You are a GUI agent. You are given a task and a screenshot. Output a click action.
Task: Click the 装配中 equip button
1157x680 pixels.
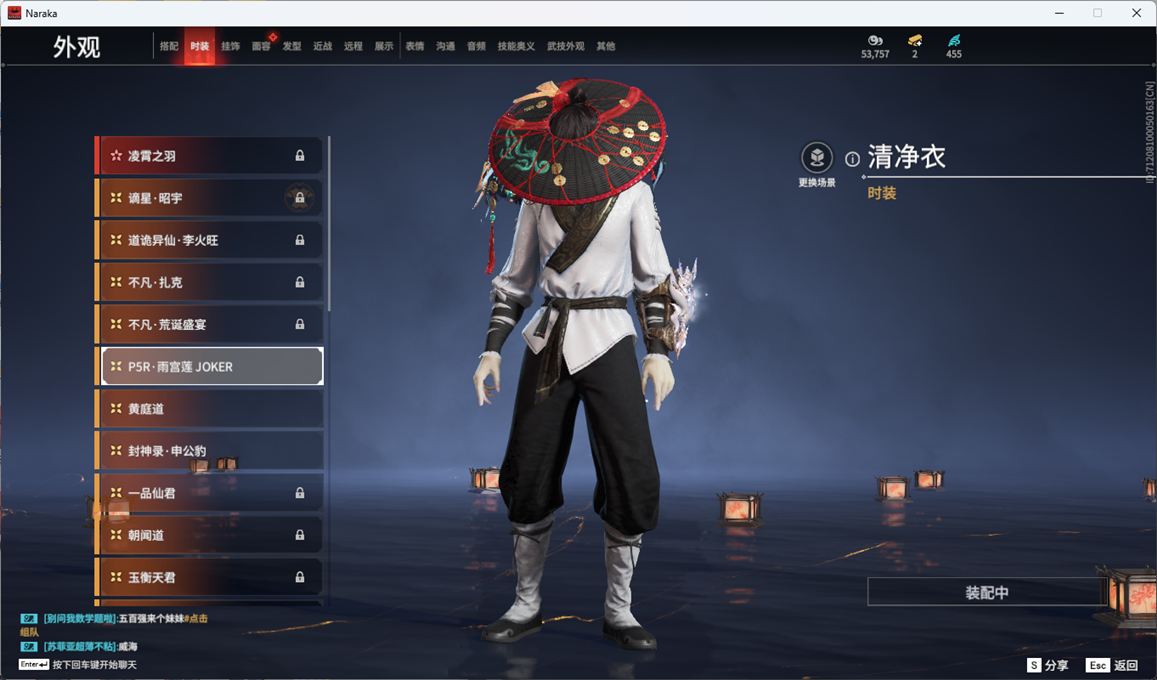click(x=986, y=592)
